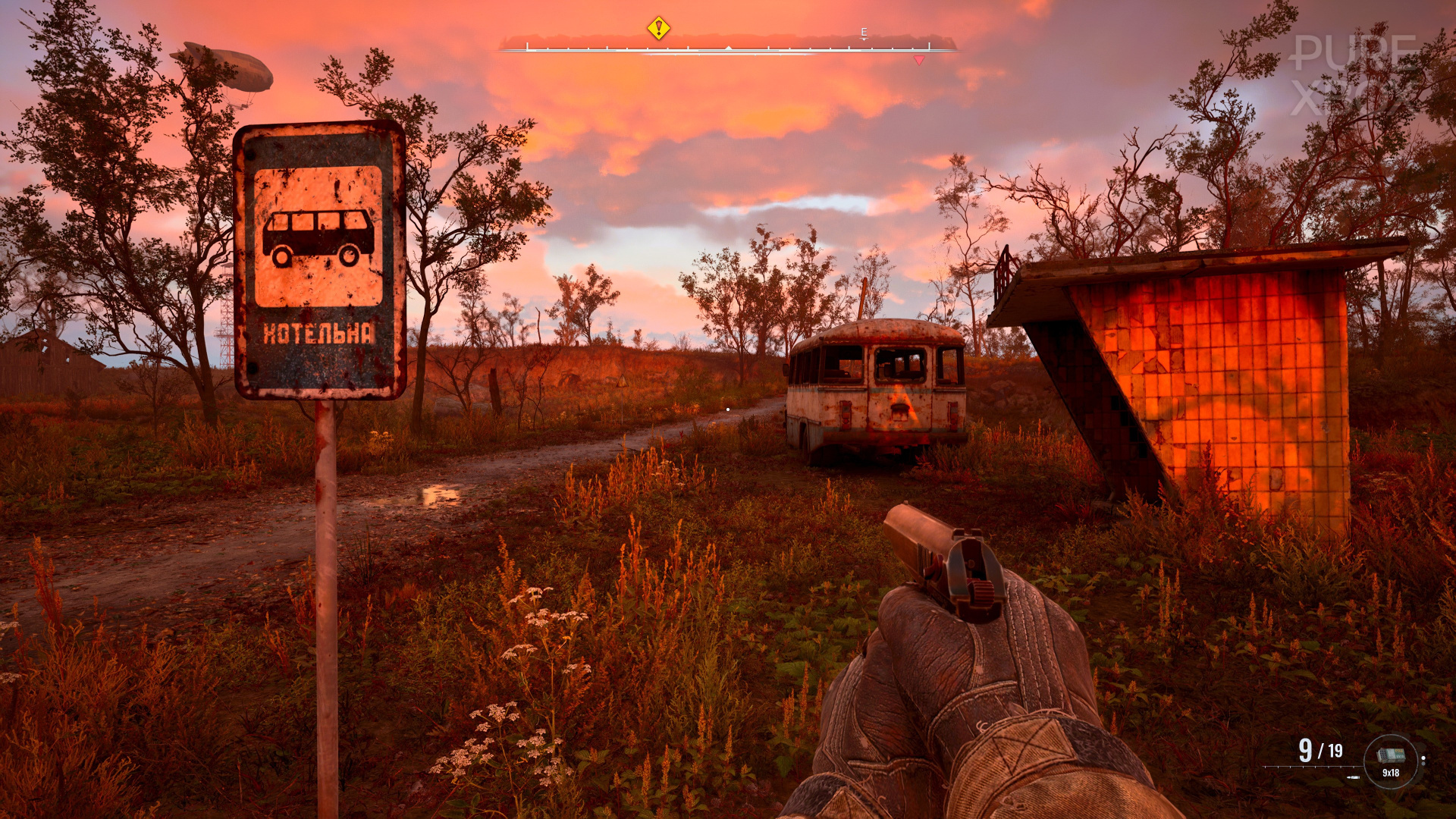
Task: Click the E direction letter on the compass
Action: click(864, 32)
